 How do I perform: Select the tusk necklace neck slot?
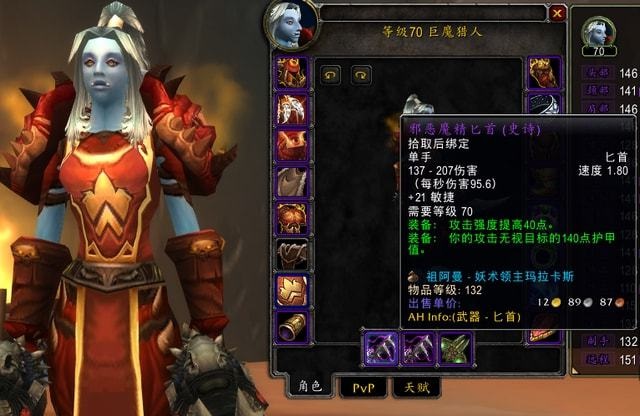tap(291, 108)
